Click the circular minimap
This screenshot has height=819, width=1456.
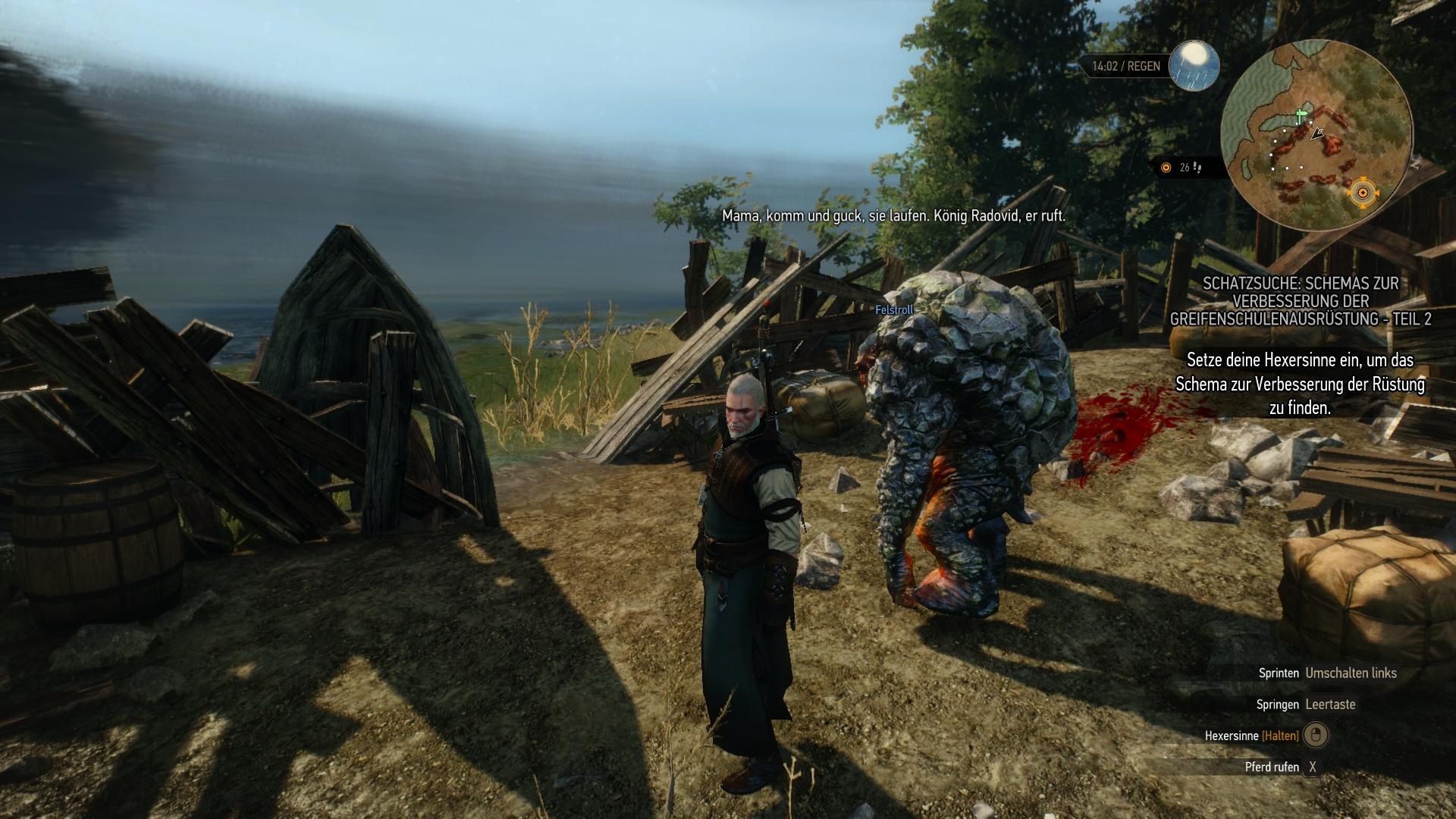pyautogui.click(x=1316, y=135)
